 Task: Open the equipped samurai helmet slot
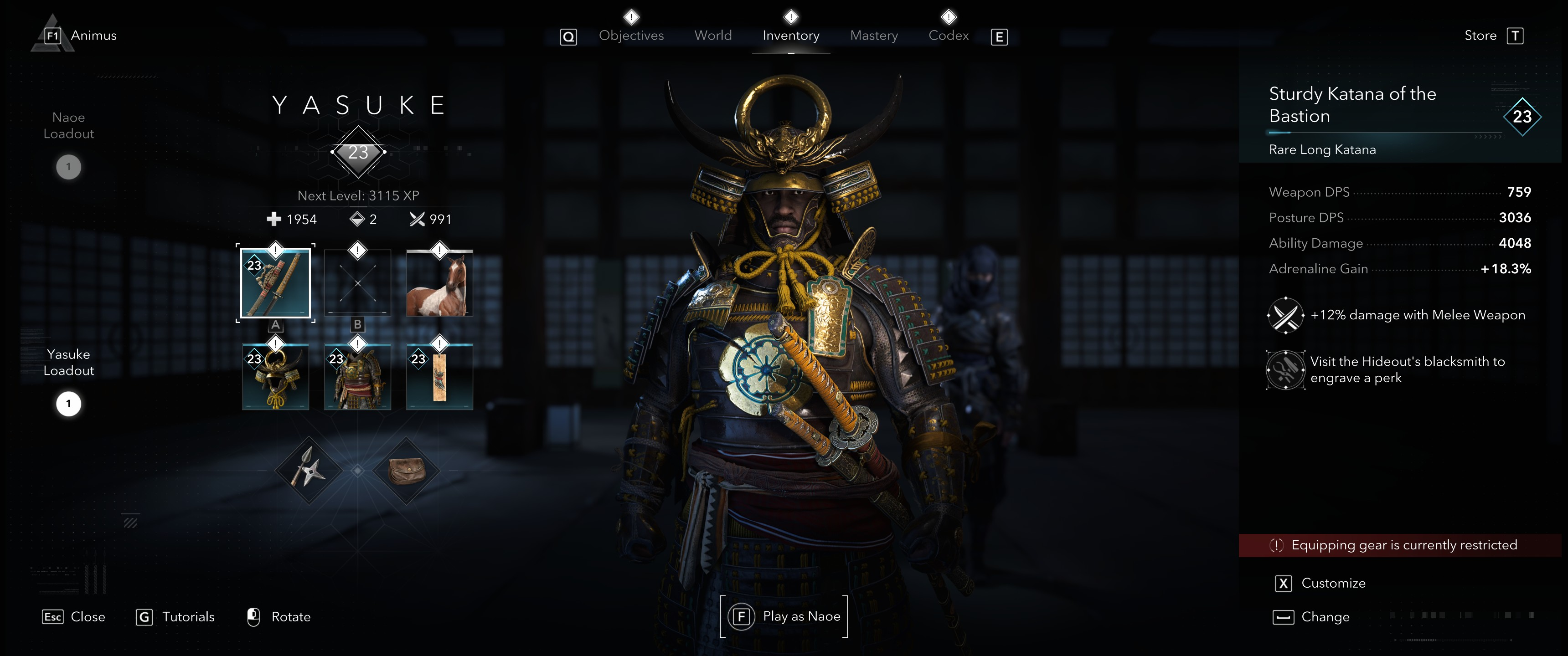tap(275, 376)
